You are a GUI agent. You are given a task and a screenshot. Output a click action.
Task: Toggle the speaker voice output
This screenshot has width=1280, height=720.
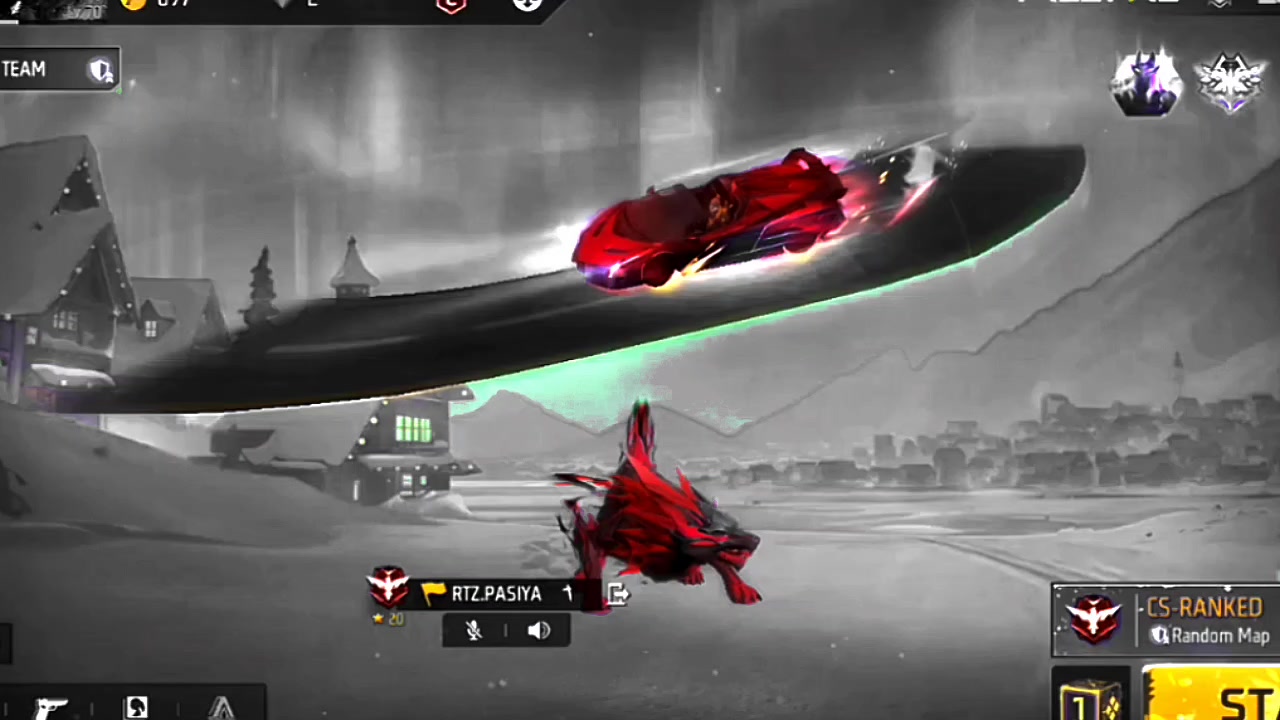[x=539, y=630]
